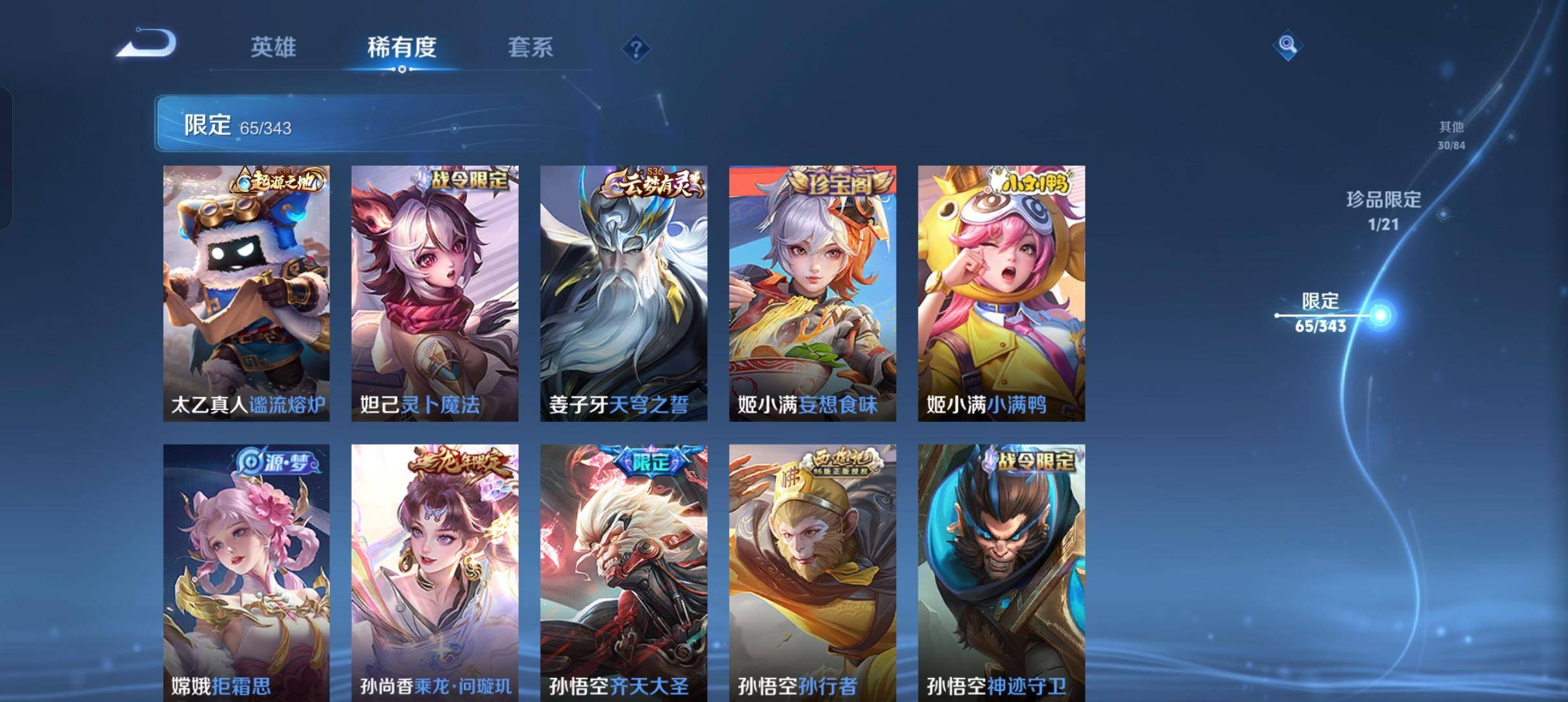Switch to the 英雄 tab

pyautogui.click(x=275, y=46)
